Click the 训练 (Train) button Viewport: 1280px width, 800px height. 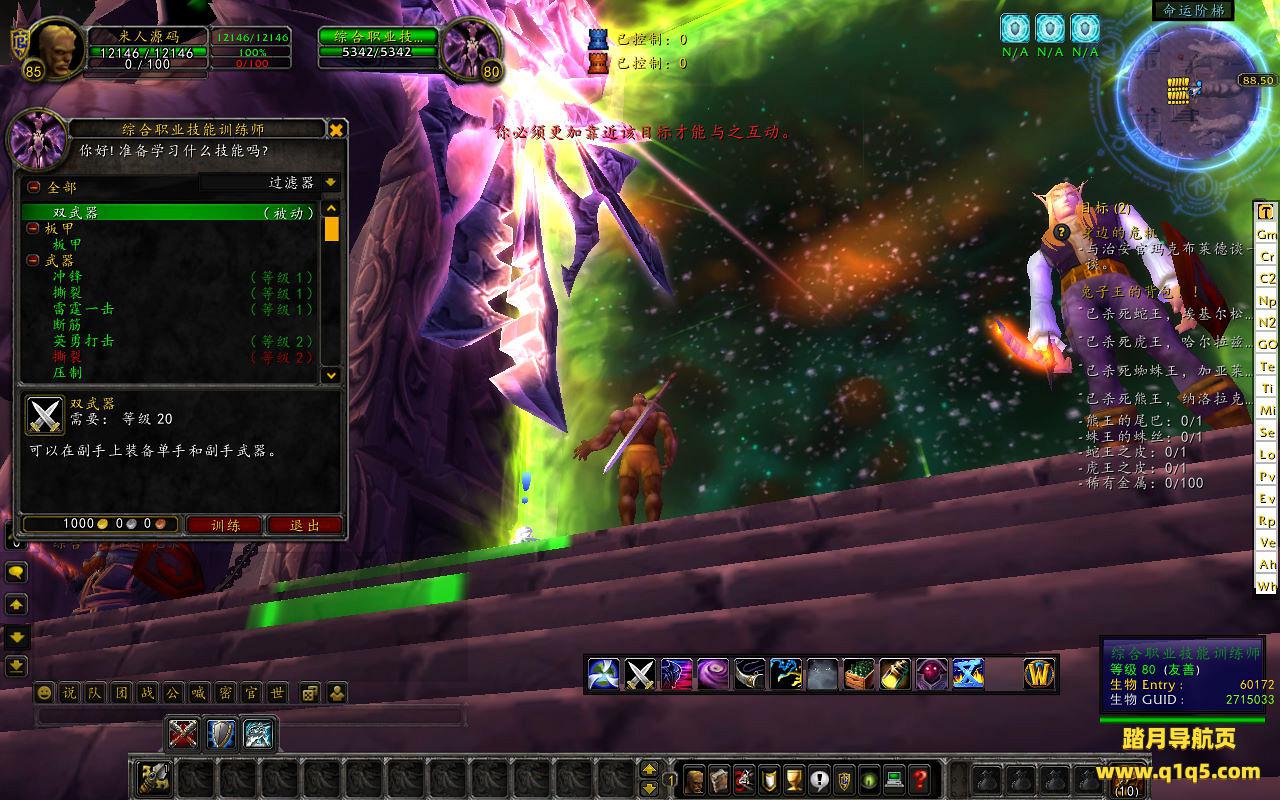[x=226, y=524]
